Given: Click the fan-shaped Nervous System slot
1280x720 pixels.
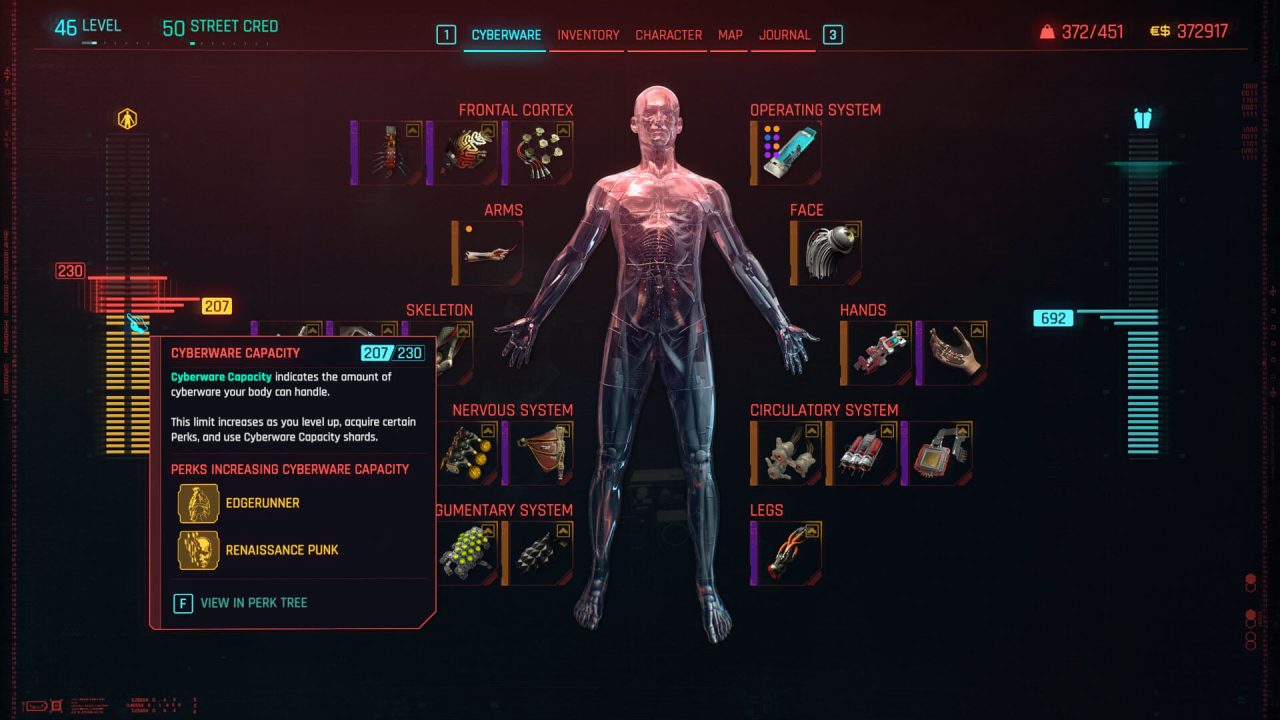Looking at the screenshot, I should [x=539, y=453].
